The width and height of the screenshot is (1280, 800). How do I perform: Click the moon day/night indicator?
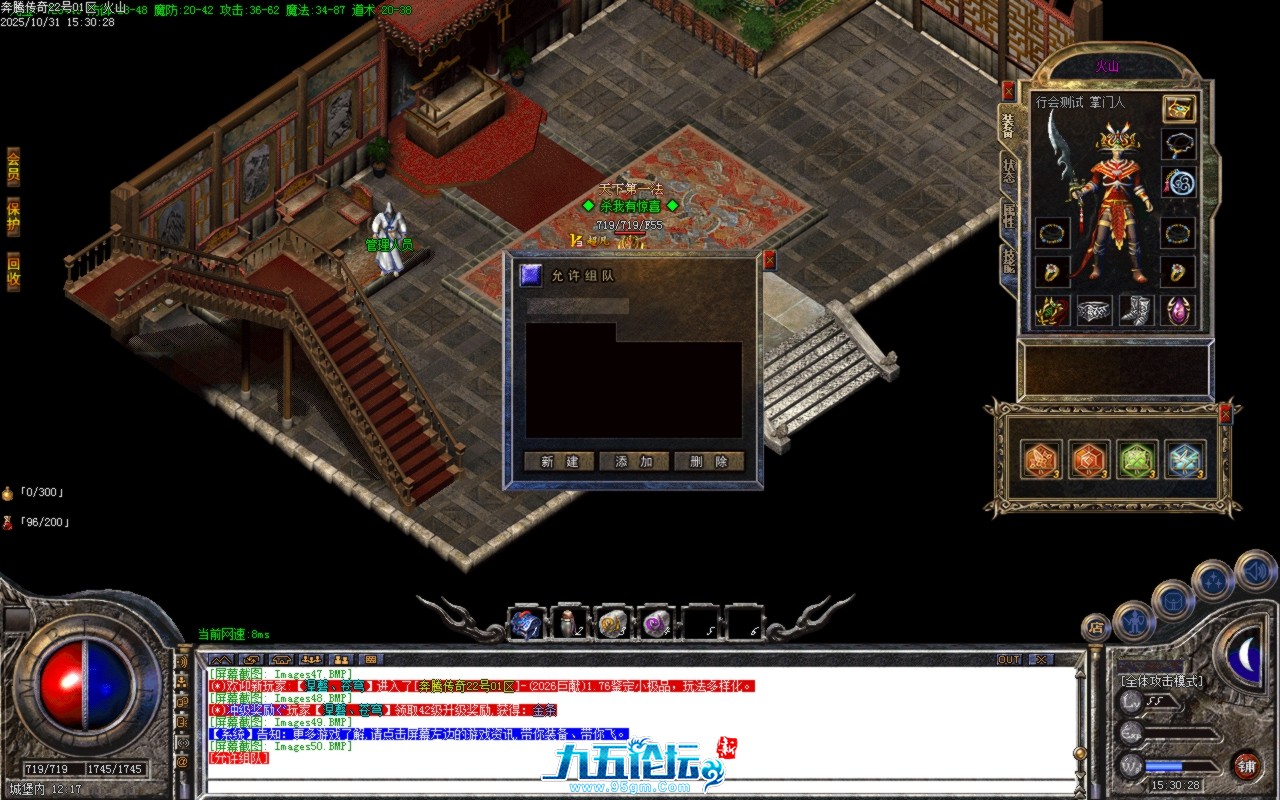[1247, 655]
